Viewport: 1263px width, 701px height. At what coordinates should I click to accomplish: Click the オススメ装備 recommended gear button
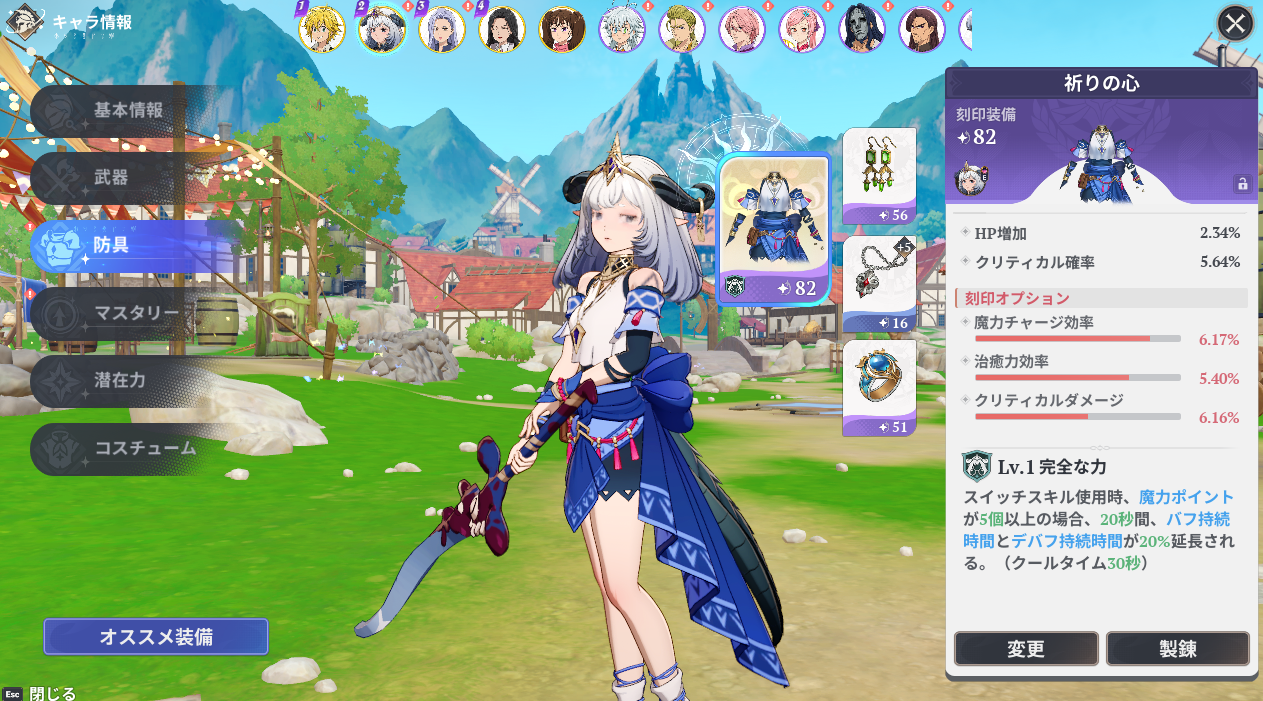tap(156, 637)
